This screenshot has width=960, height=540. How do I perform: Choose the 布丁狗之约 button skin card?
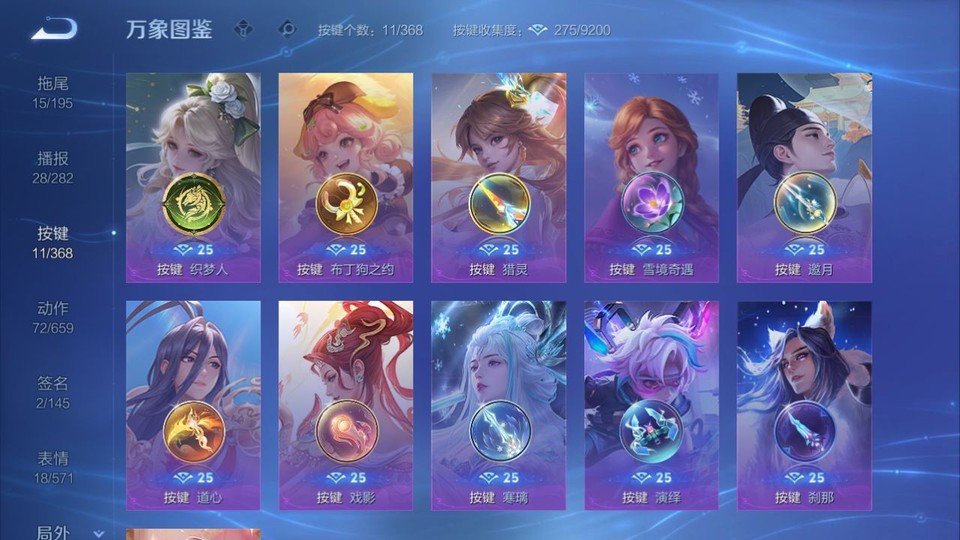pos(346,177)
